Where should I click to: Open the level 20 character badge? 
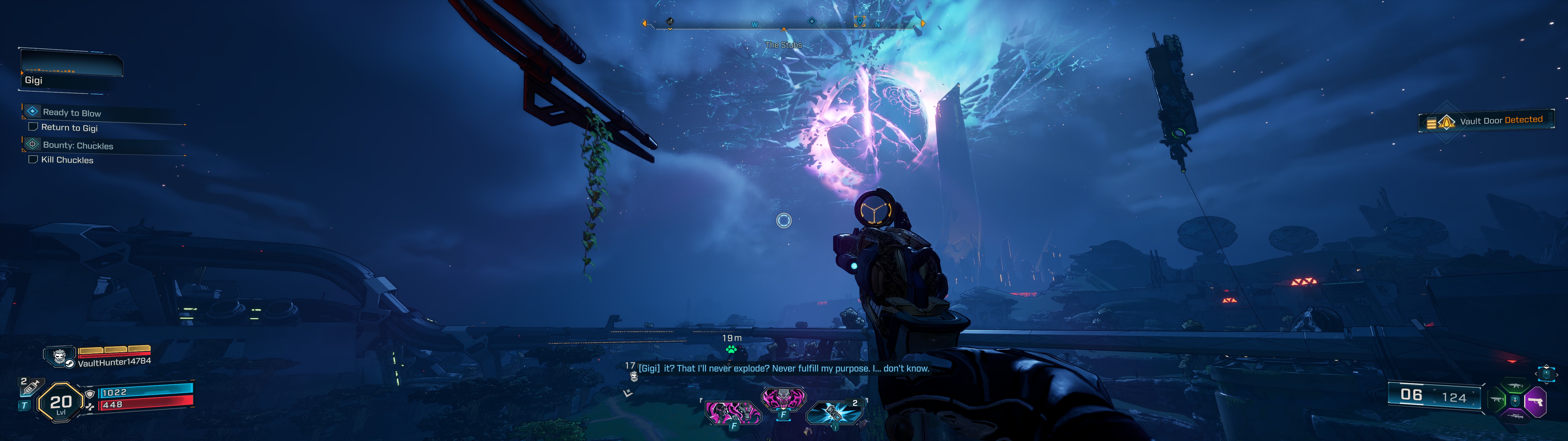[x=60, y=402]
